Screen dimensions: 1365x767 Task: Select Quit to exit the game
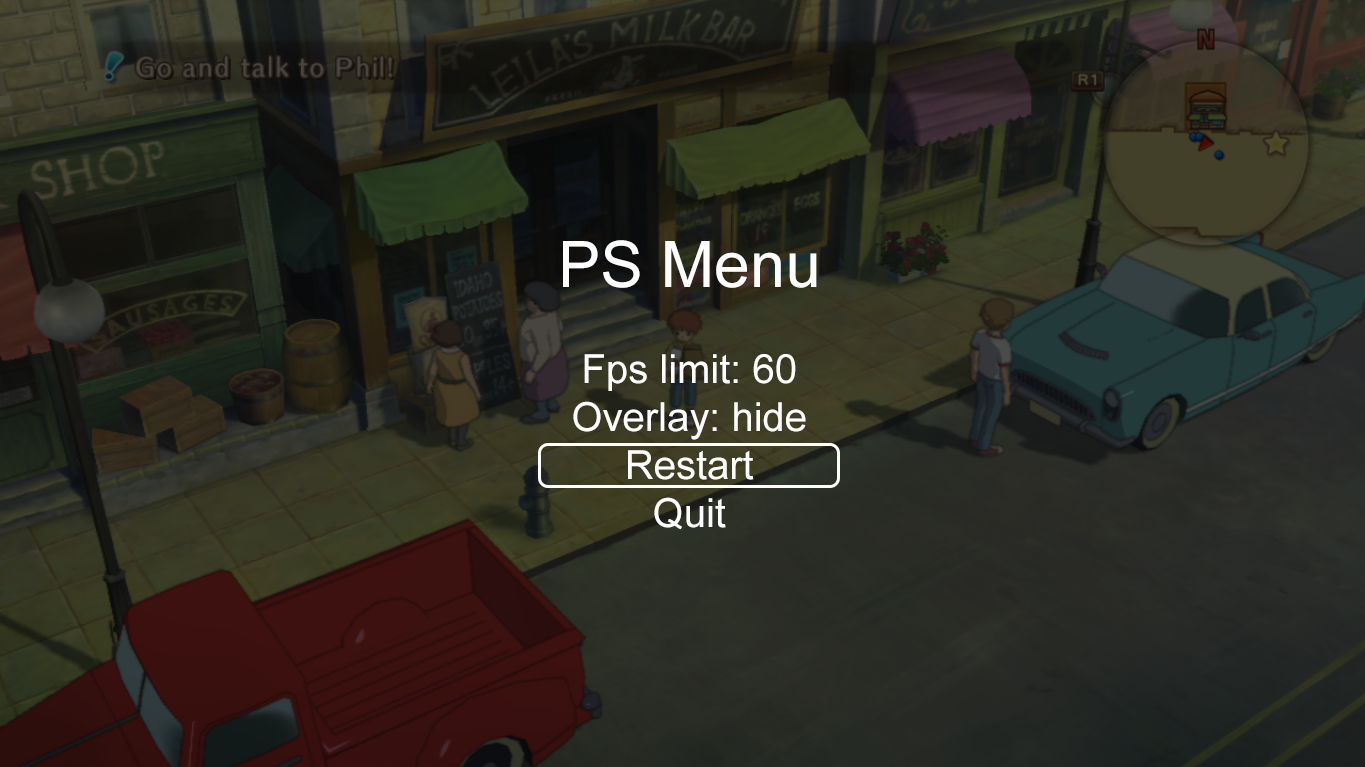(x=688, y=514)
